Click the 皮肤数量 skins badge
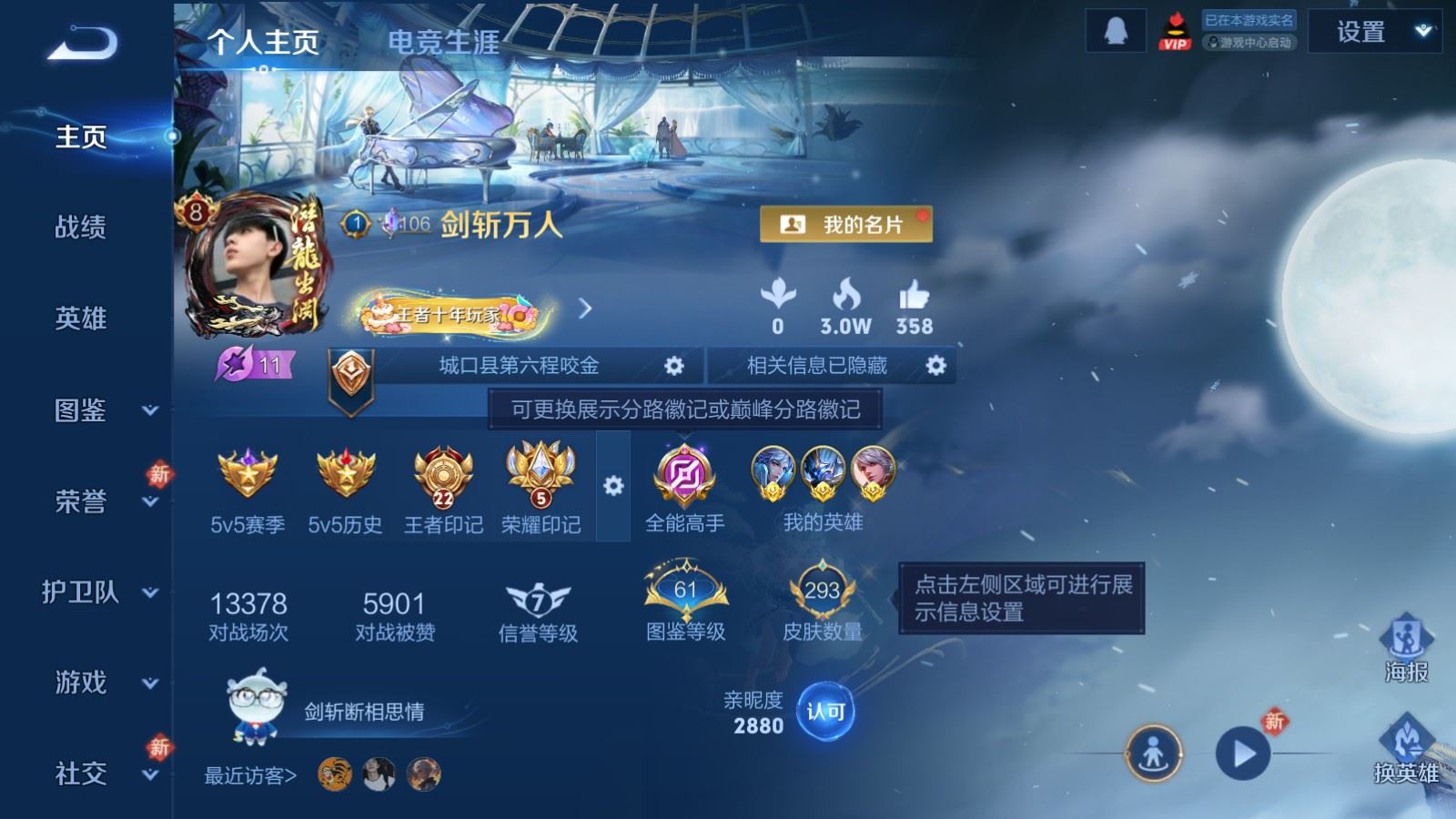This screenshot has height=819, width=1456. point(820,590)
